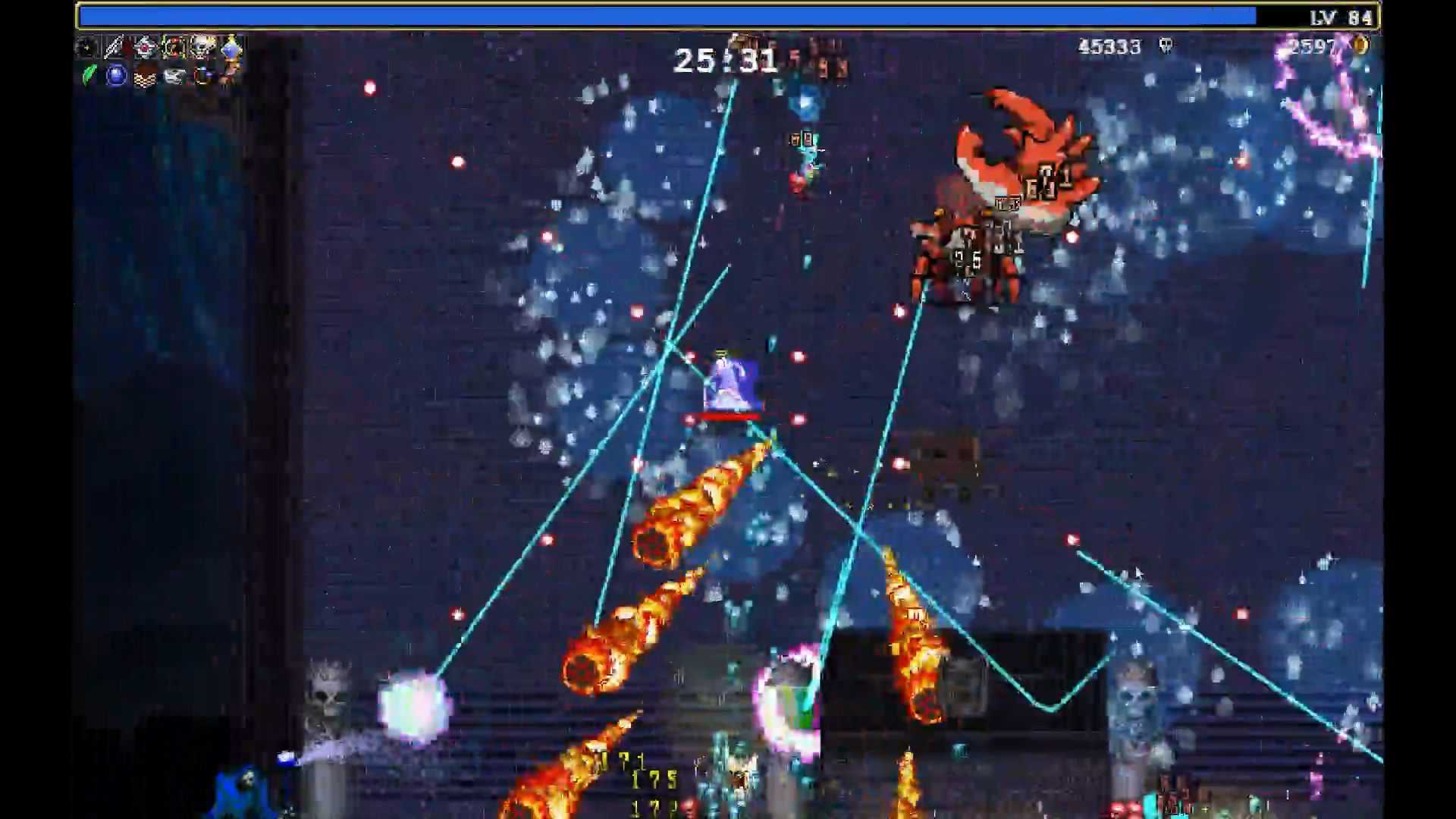
Task: Click the blue experience bar
Action: pyautogui.click(x=667, y=14)
